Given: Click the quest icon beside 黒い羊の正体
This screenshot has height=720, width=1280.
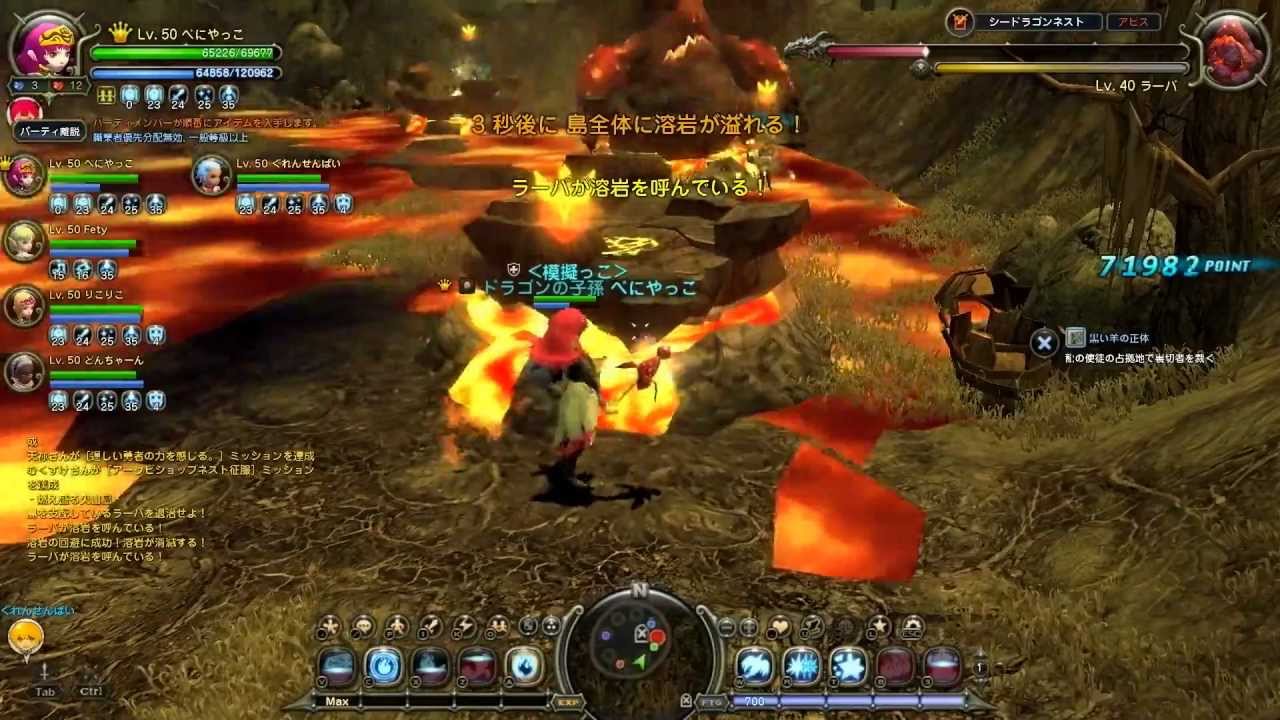Looking at the screenshot, I should point(1076,338).
